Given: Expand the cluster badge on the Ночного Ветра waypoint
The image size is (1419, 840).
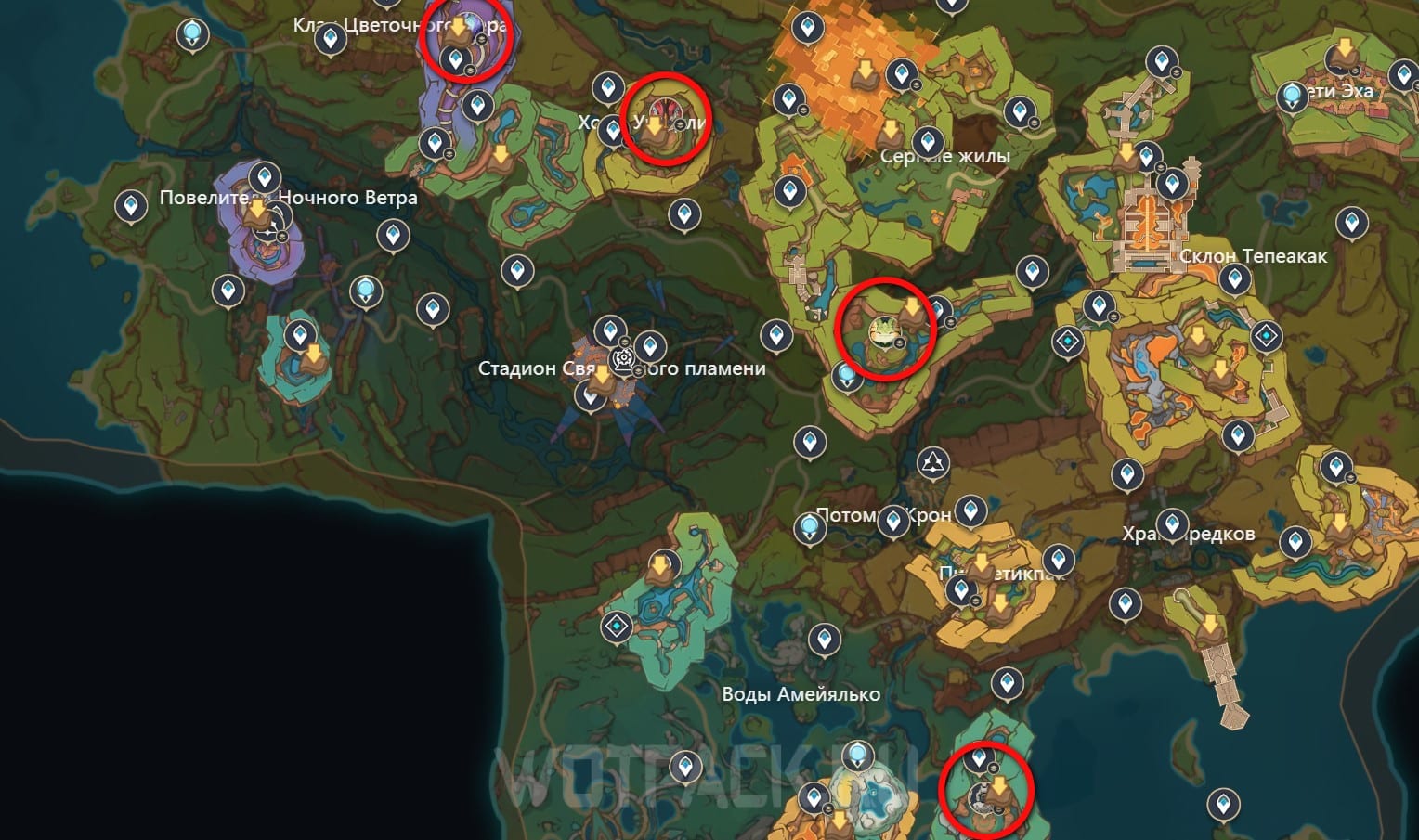Looking at the screenshot, I should click(x=282, y=237).
